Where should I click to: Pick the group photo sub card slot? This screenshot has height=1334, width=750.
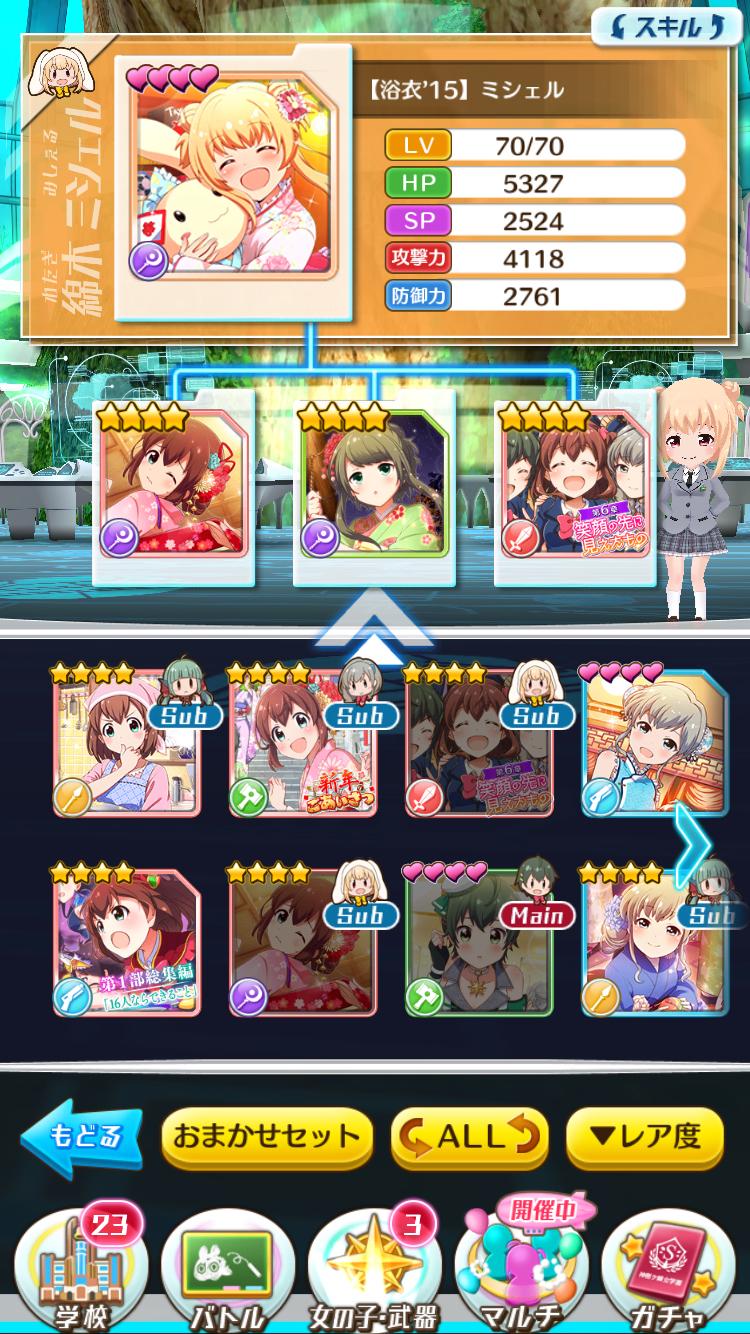(574, 490)
